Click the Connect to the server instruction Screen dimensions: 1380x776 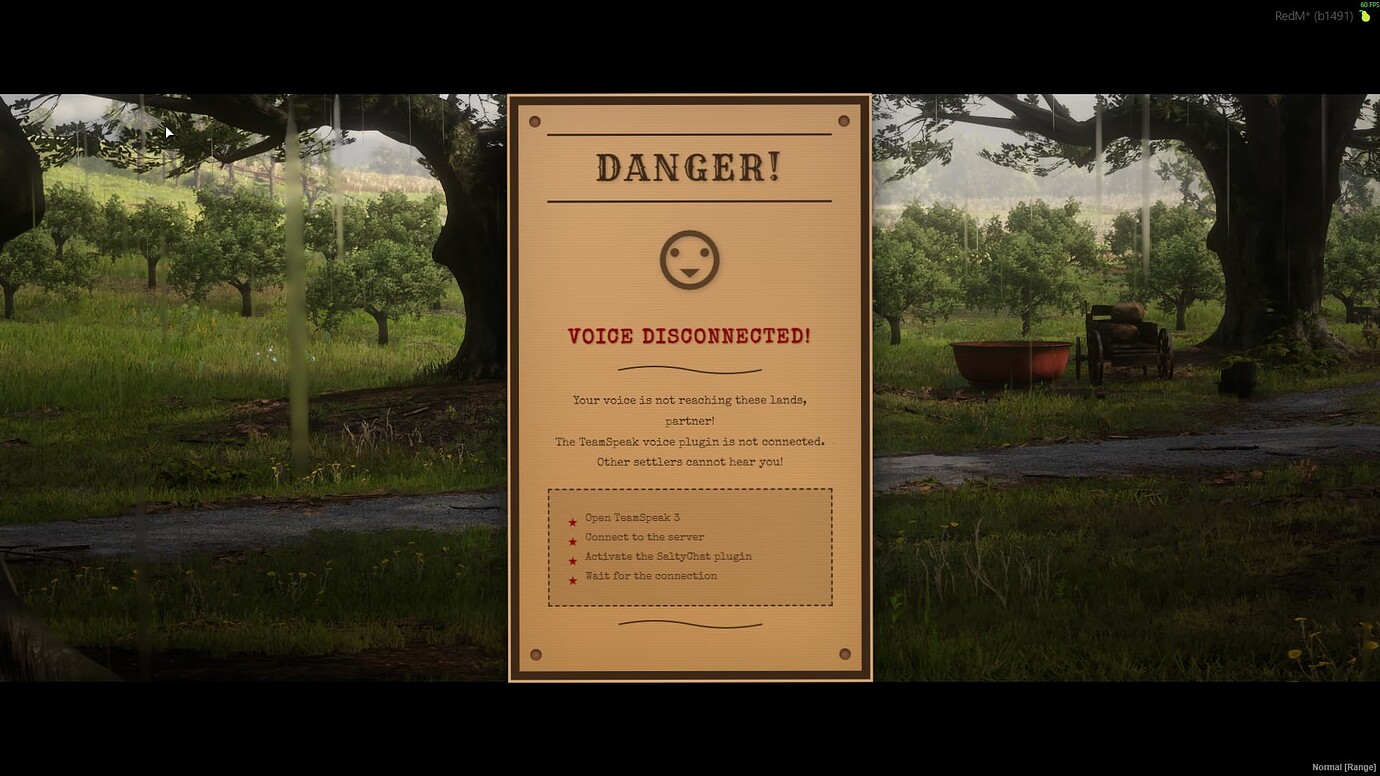click(645, 537)
